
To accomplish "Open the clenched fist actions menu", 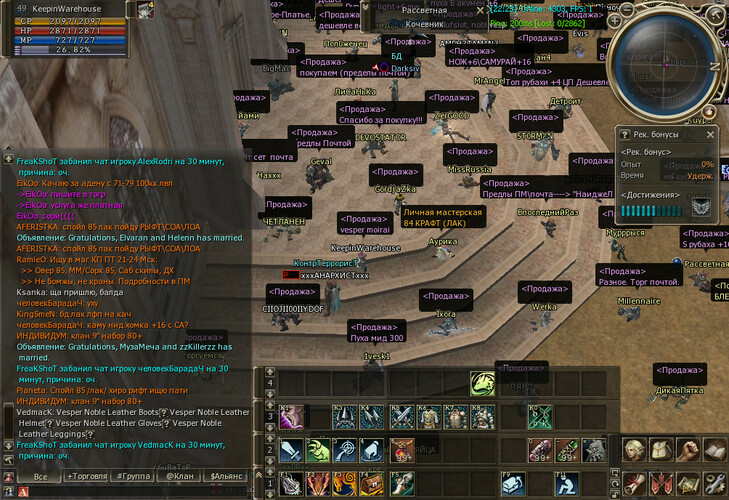I will [687, 451].
